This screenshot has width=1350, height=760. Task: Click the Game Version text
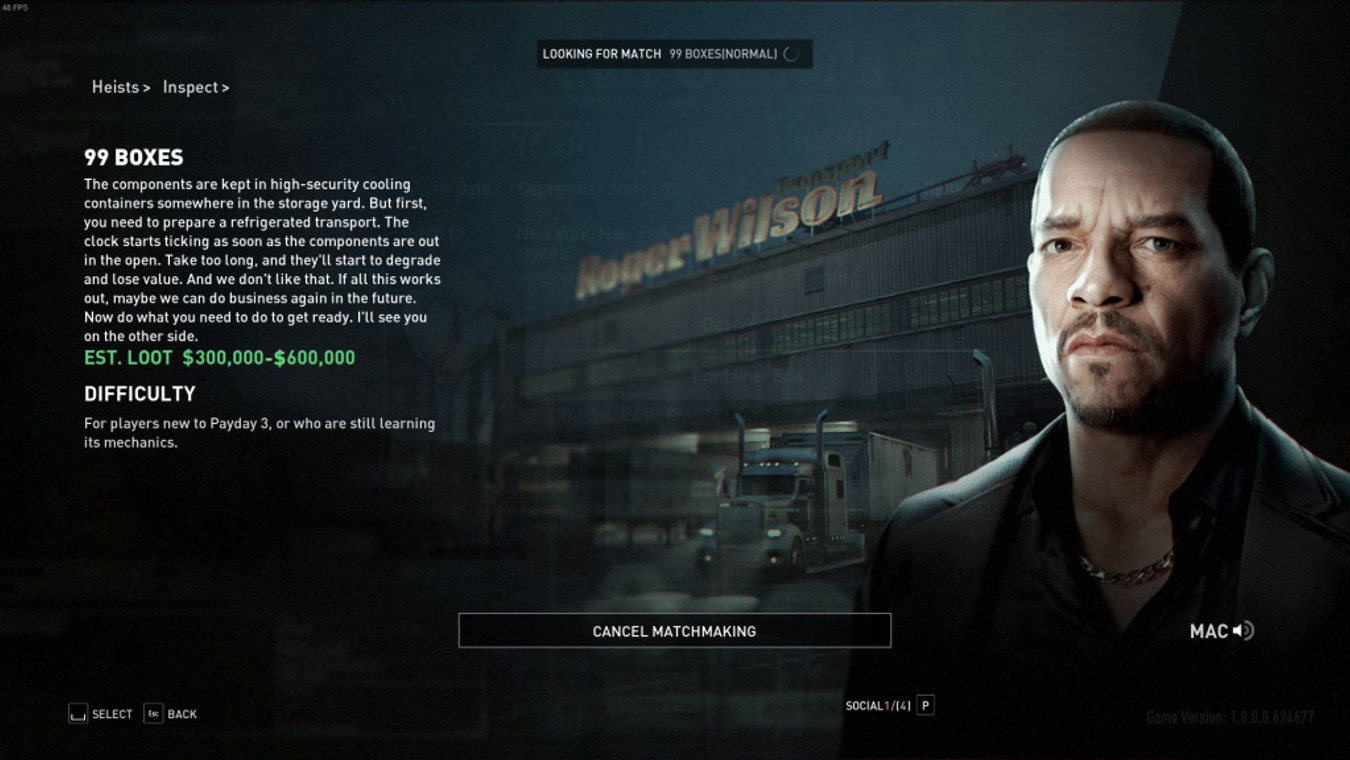point(1230,716)
